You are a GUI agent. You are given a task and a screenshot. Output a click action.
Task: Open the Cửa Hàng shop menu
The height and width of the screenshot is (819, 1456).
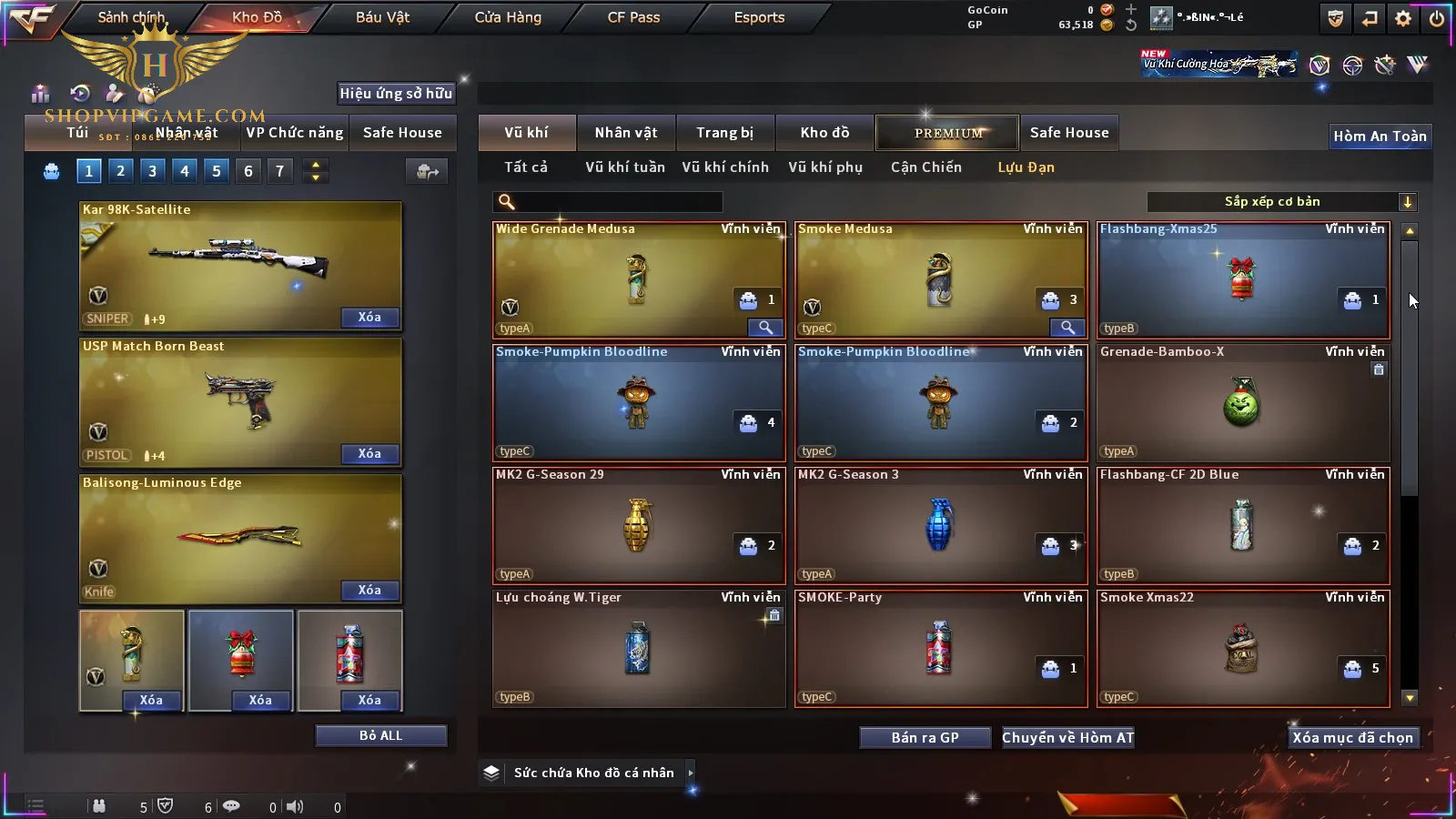(x=508, y=17)
